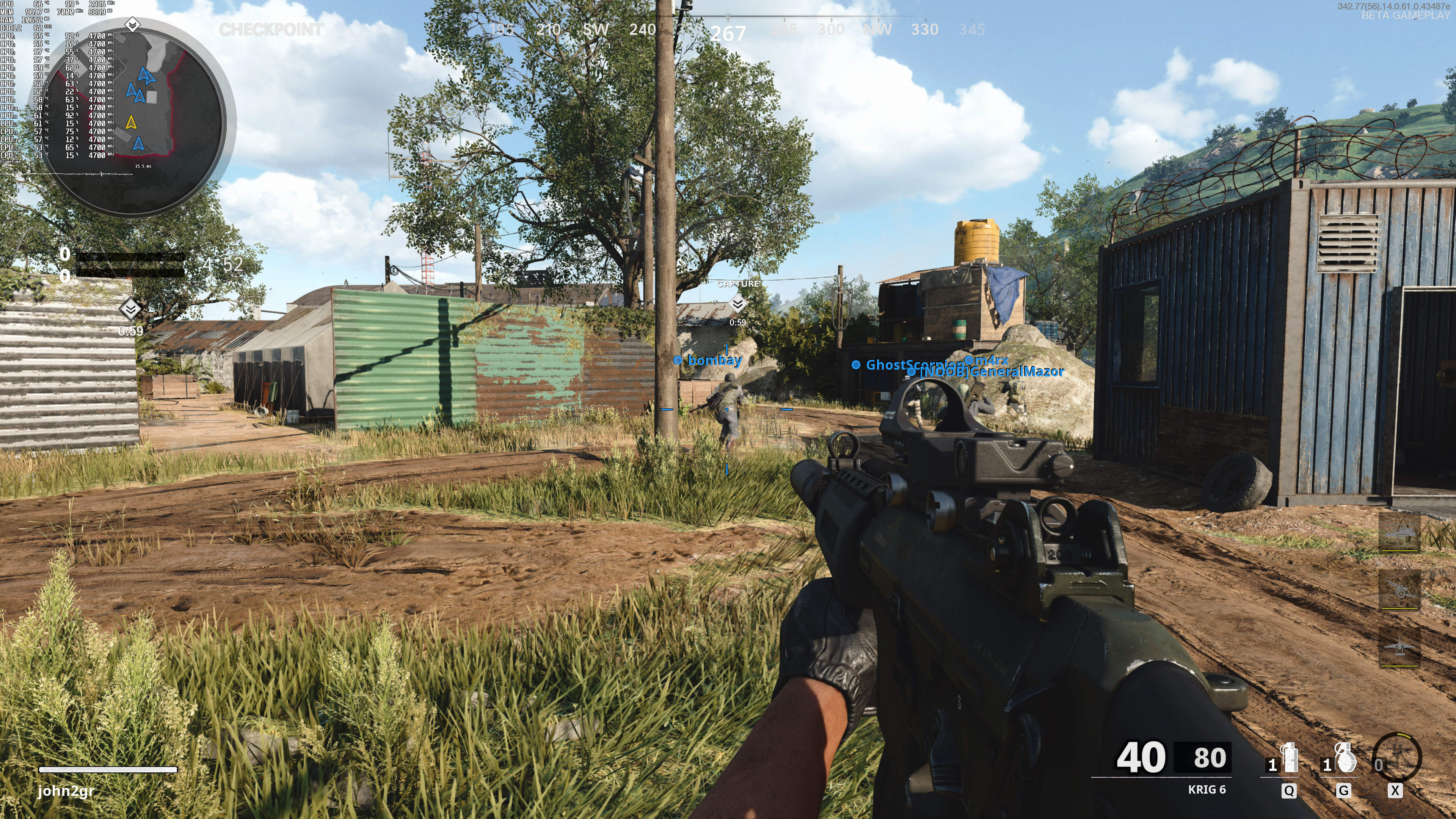
Task: Select the yellow player arrow on the minimap
Action: [x=131, y=122]
